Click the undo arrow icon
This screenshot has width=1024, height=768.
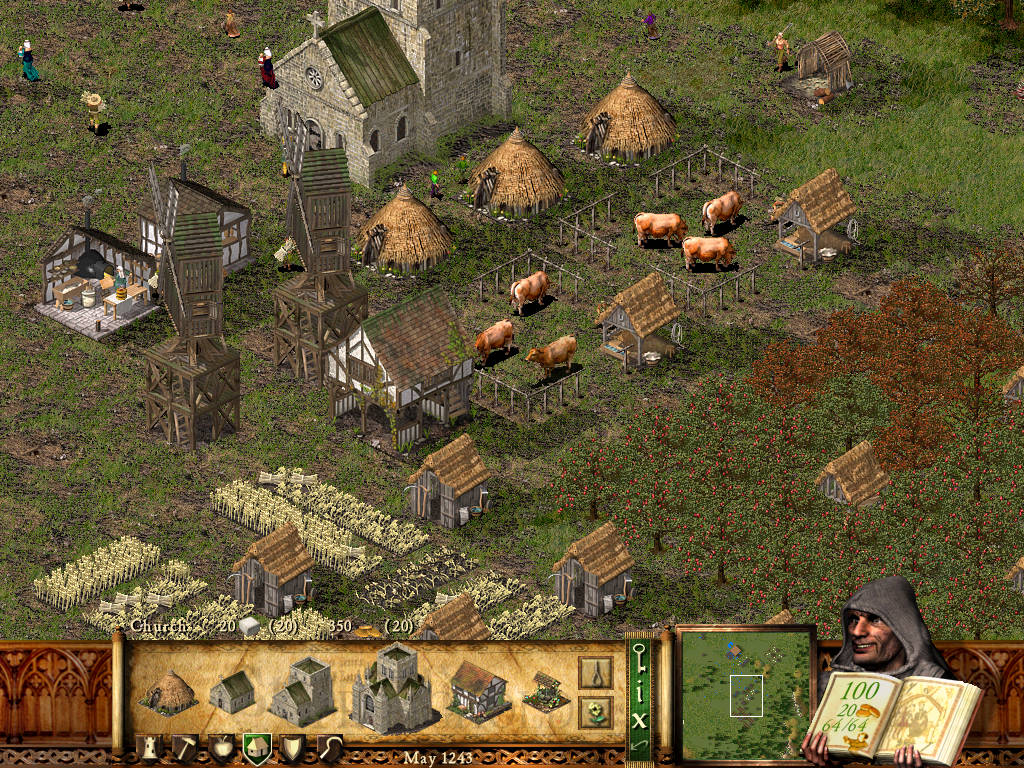639,744
